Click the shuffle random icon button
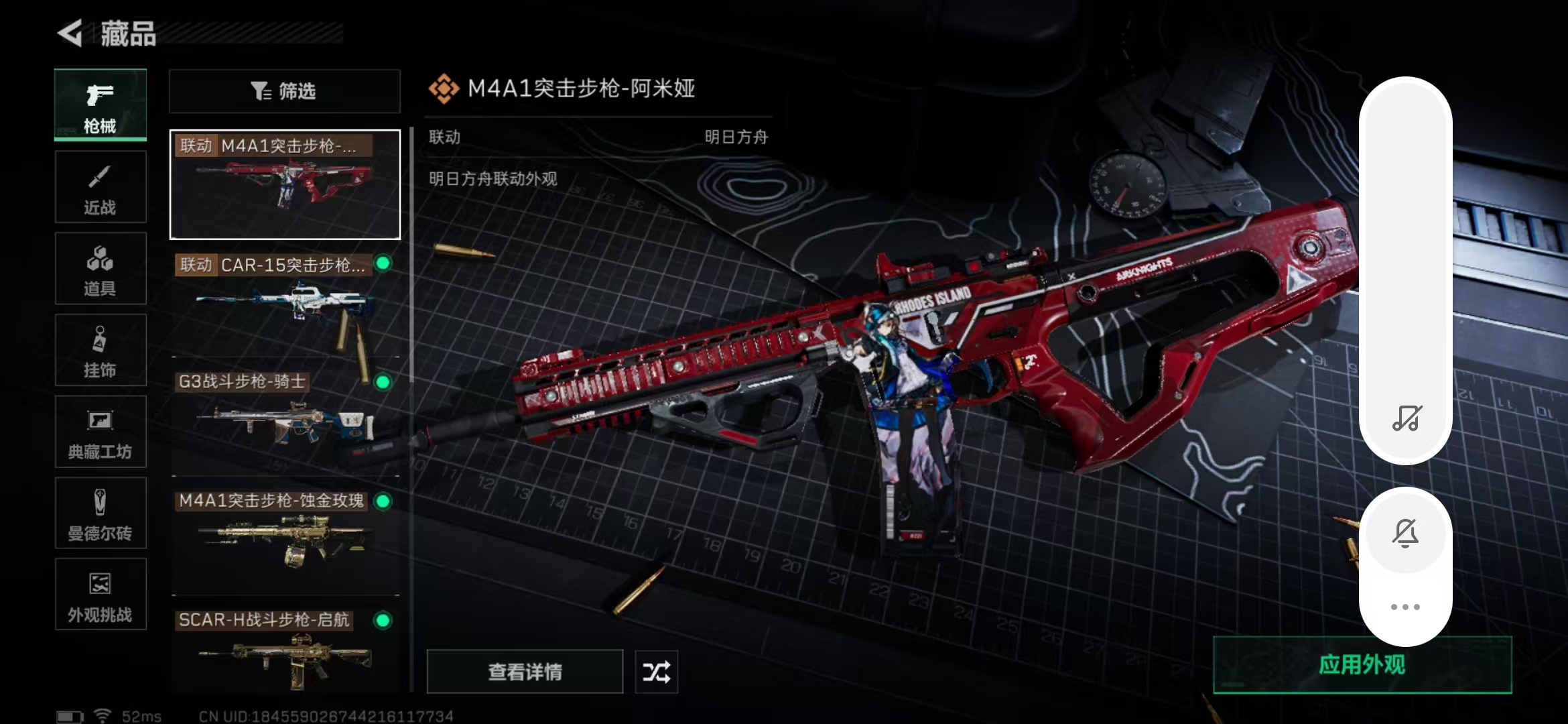 [656, 672]
